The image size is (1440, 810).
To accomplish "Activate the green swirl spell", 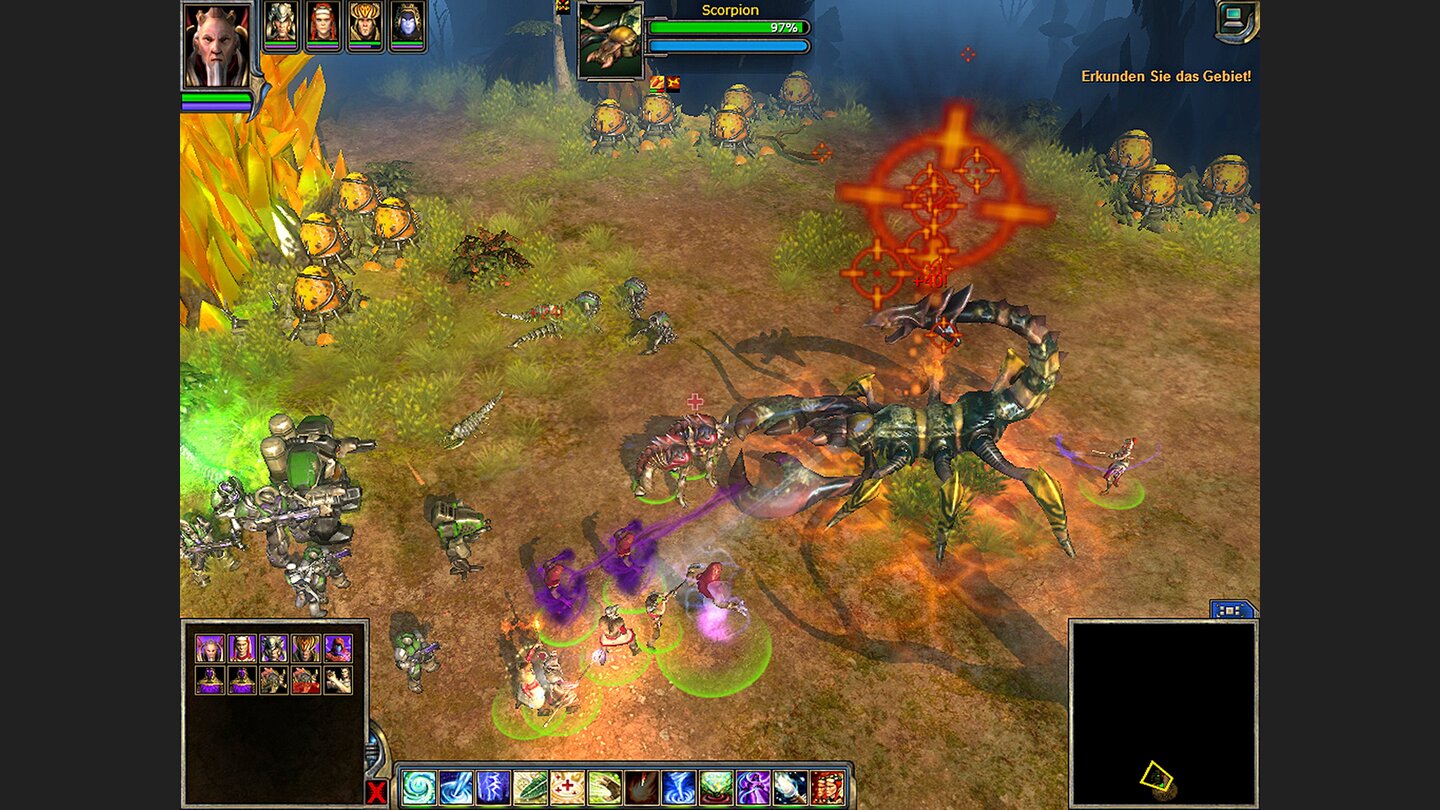I will pos(419,788).
